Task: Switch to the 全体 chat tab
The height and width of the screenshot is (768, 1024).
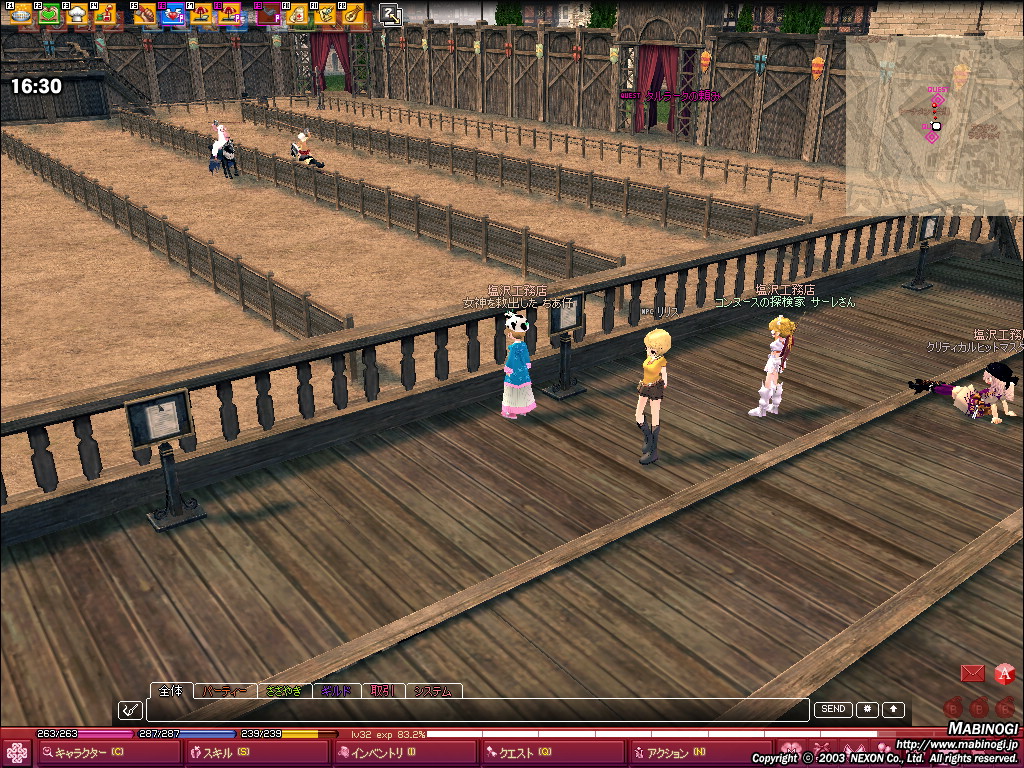Action: coord(171,690)
